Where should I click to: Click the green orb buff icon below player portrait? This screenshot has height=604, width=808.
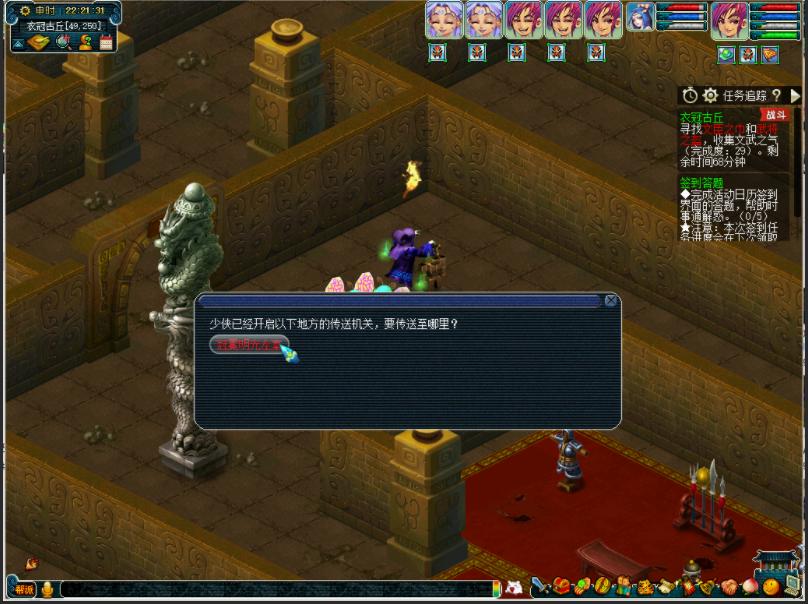click(725, 54)
